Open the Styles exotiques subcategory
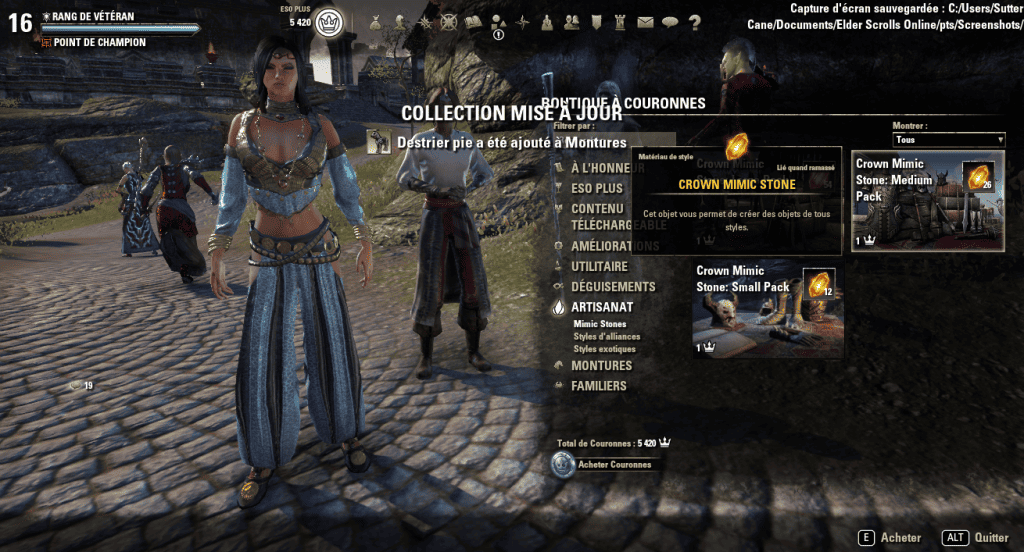The height and width of the screenshot is (552, 1024). 606,349
